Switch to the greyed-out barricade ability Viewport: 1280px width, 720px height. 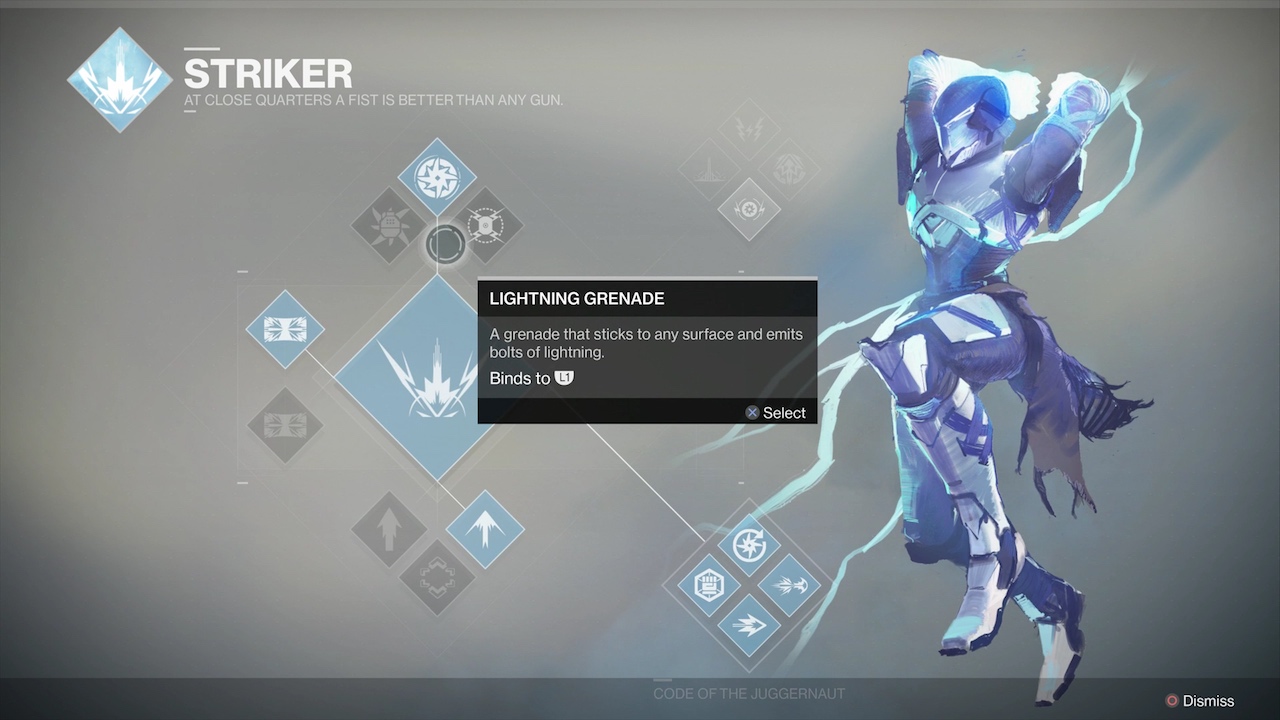[x=285, y=425]
